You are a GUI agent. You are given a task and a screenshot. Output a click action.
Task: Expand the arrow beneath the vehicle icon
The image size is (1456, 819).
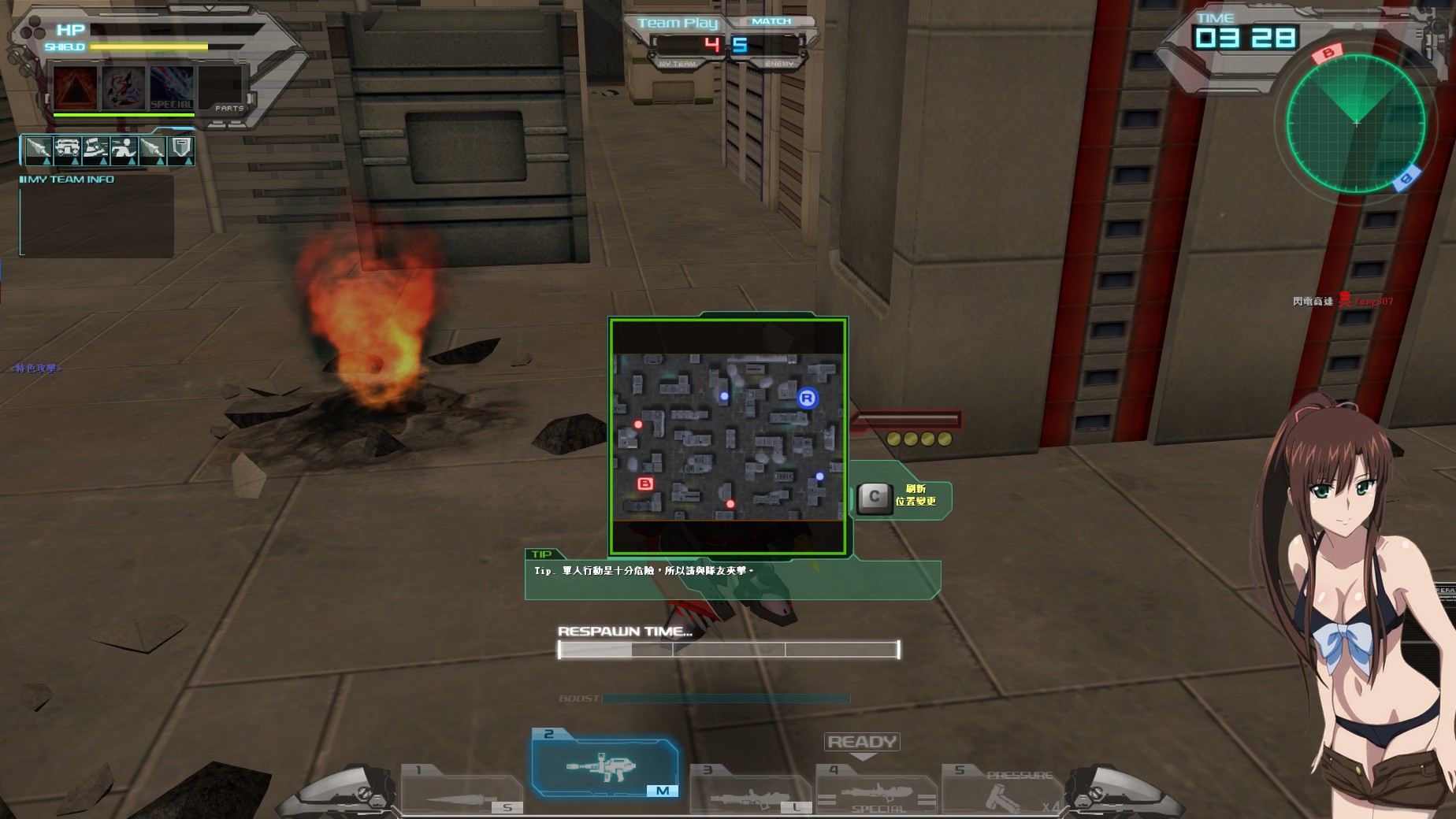(75, 162)
